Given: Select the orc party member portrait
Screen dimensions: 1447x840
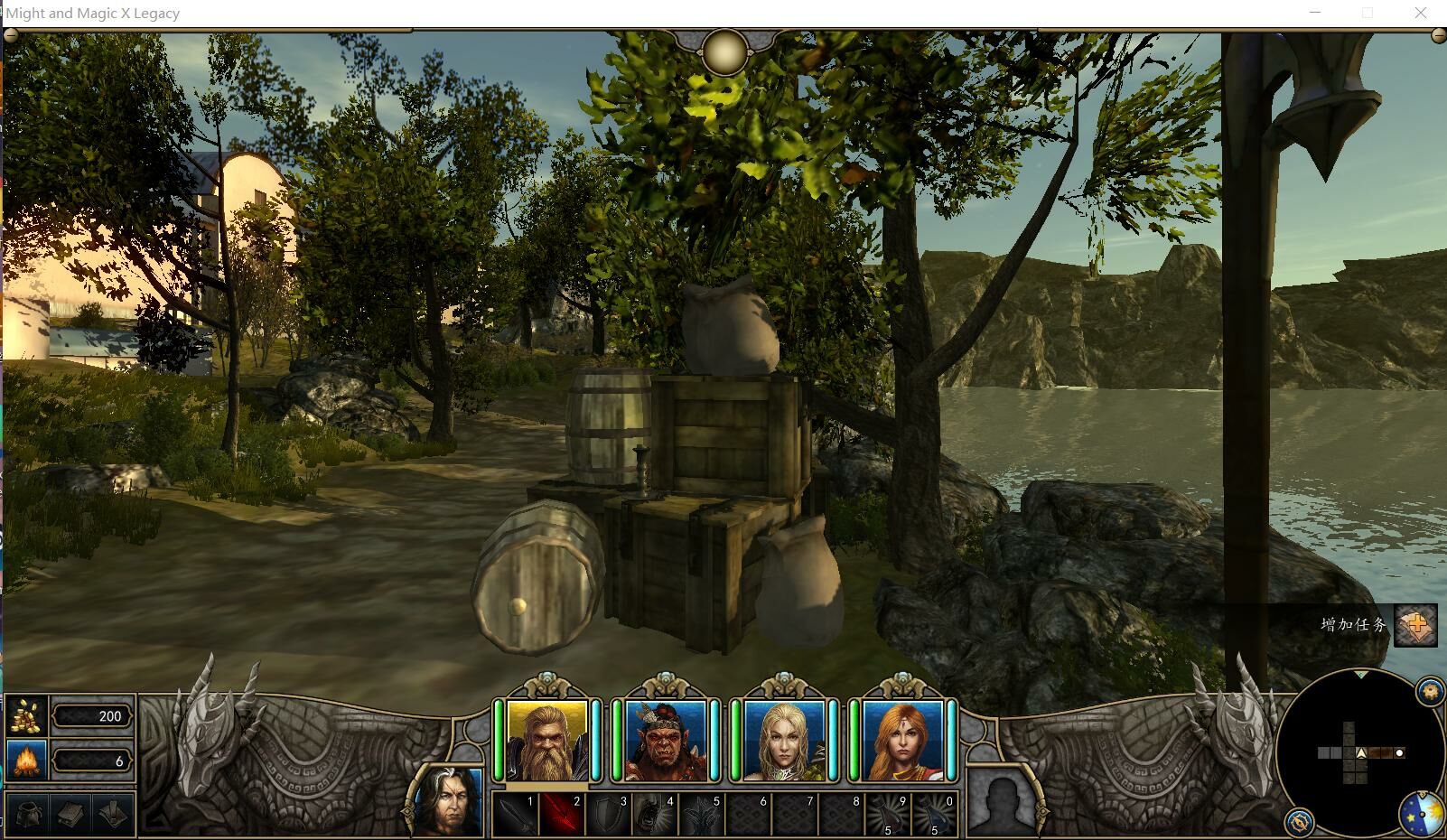Looking at the screenshot, I should (666, 740).
